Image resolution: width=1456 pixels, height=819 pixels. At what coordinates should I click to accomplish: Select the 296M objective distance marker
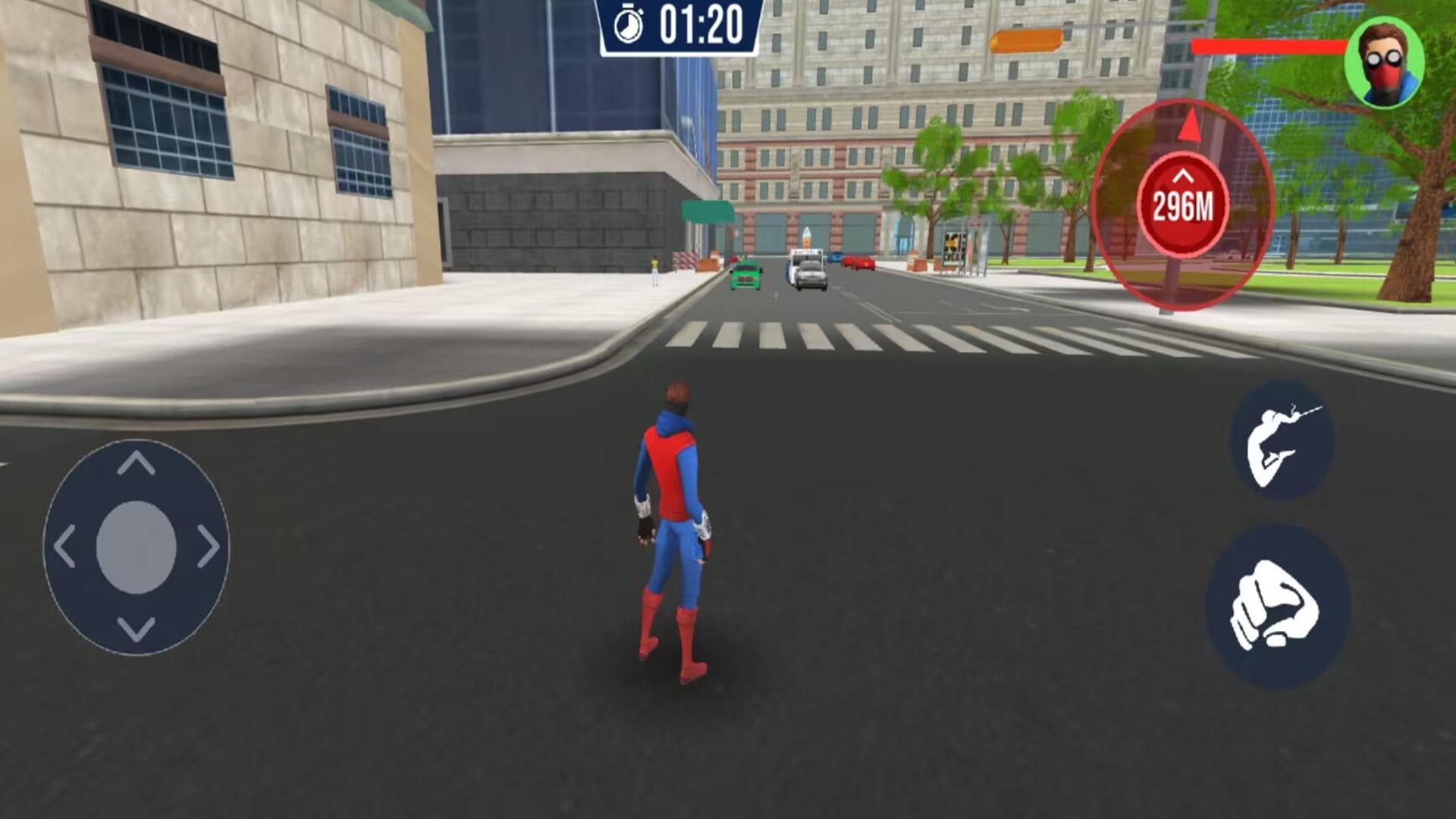pos(1183,205)
